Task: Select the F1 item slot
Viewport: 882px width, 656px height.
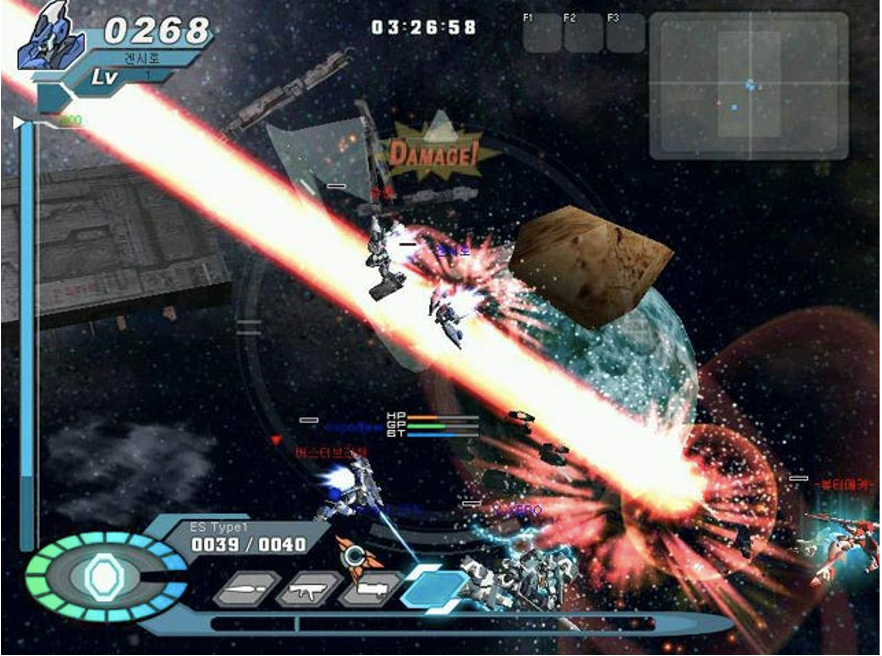Action: [542, 33]
